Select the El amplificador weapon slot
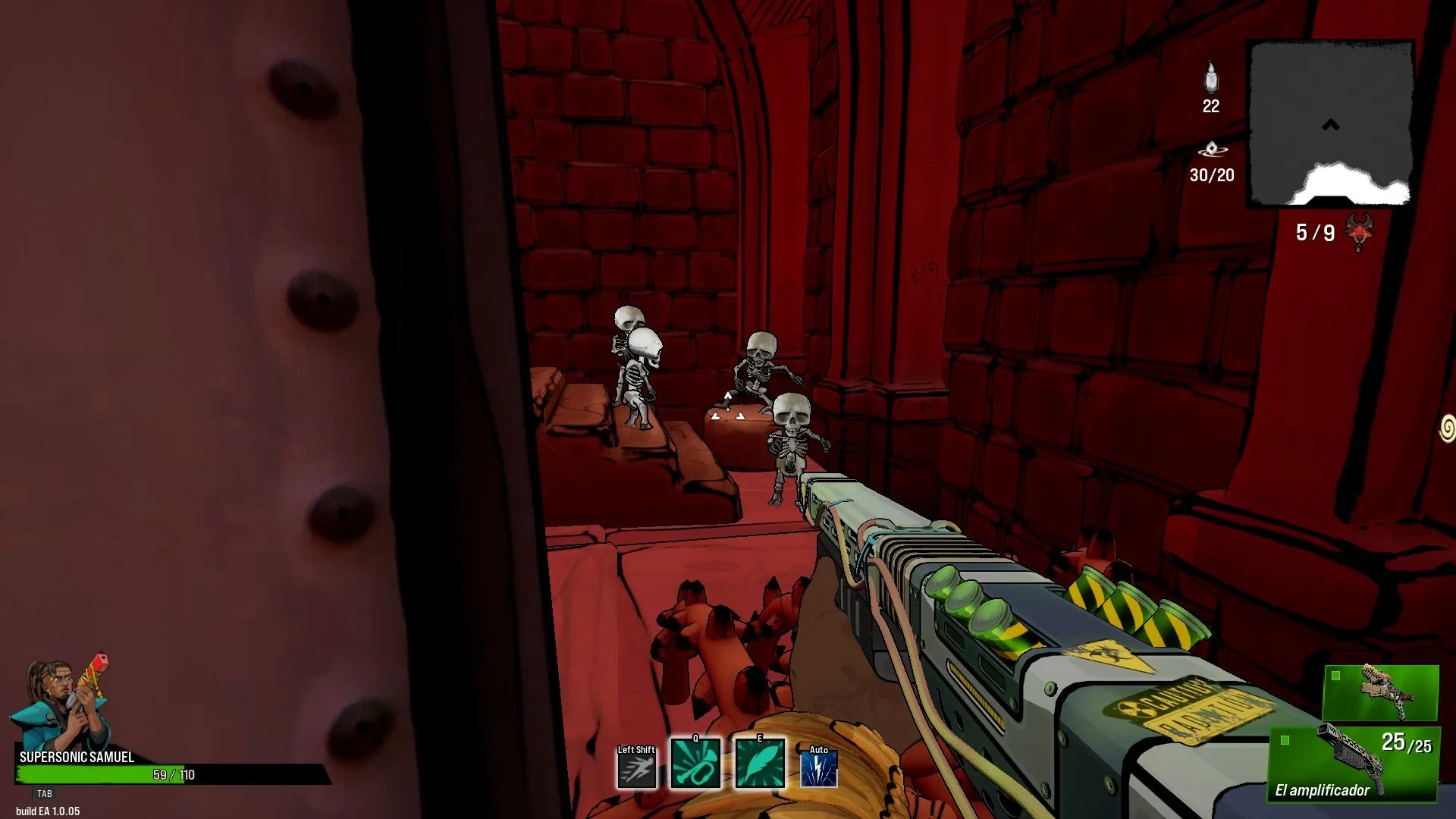 (x=1354, y=763)
